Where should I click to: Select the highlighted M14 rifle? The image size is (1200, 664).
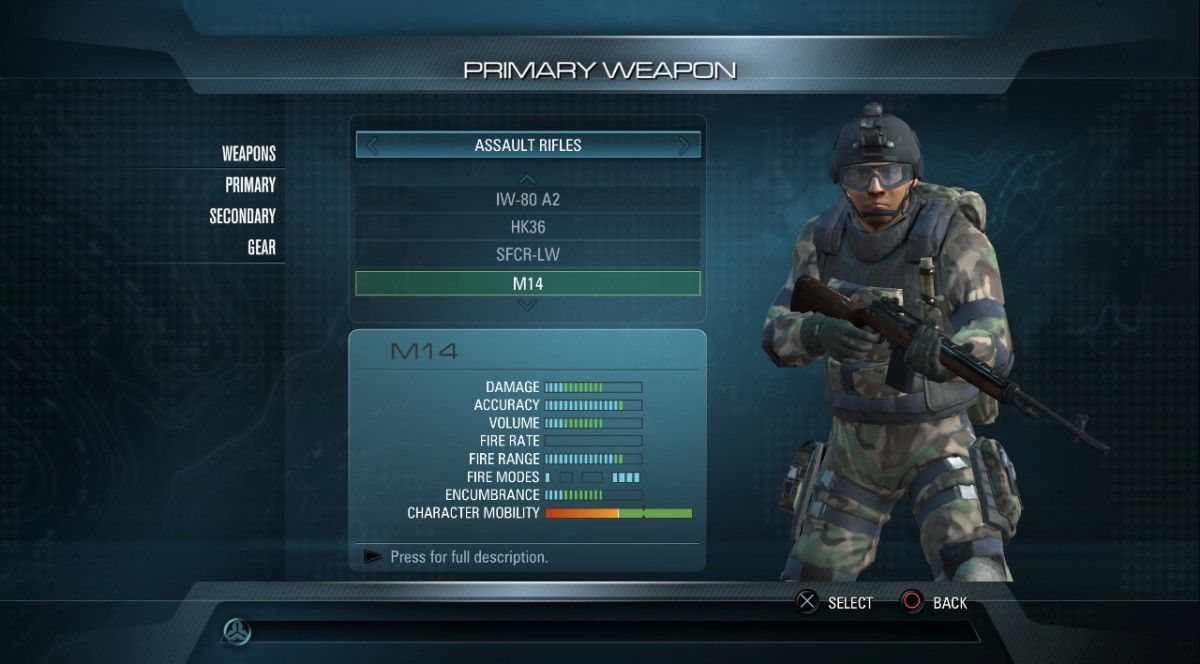(x=527, y=284)
